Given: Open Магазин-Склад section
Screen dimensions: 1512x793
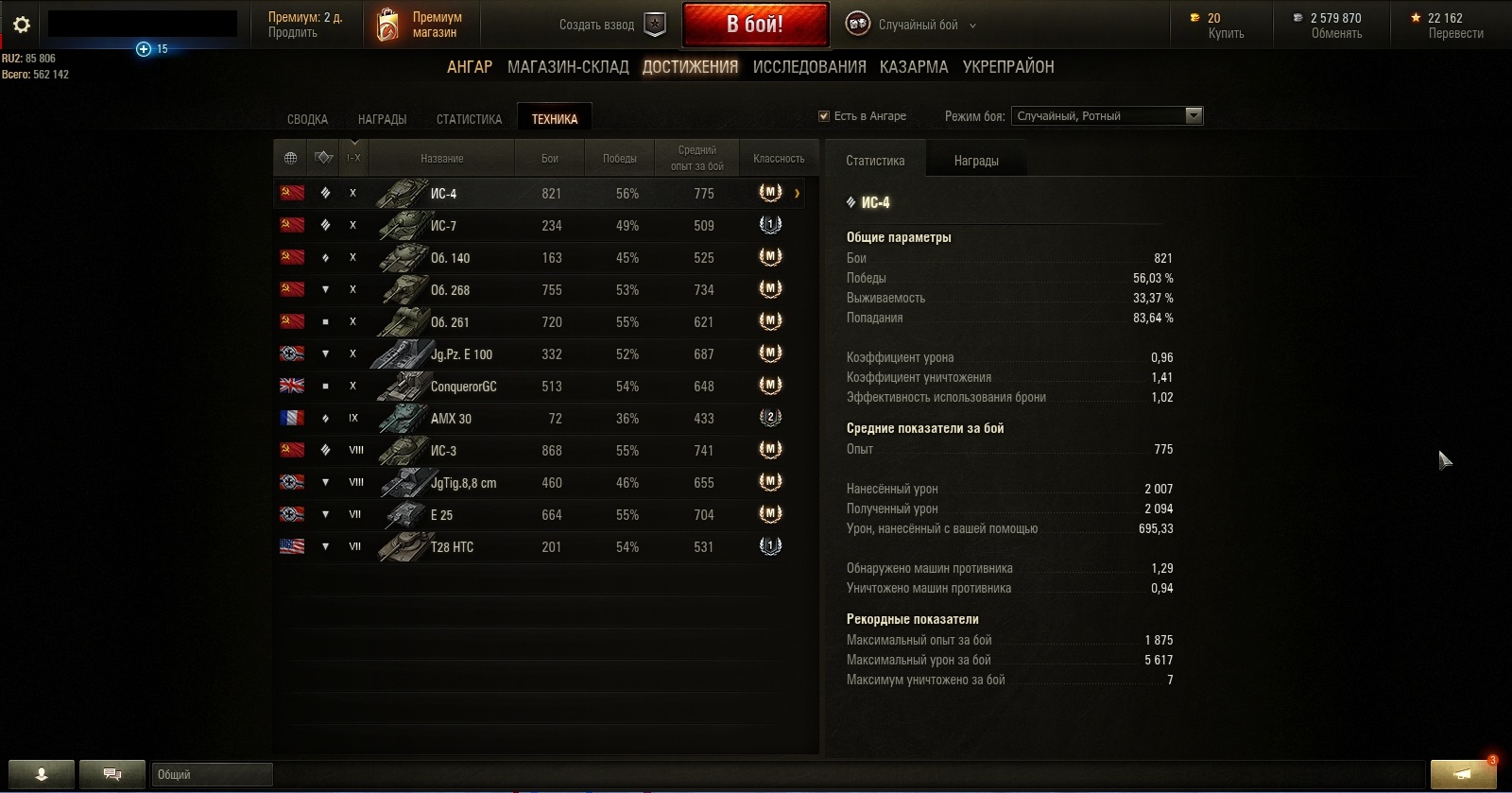Looking at the screenshot, I should click(x=568, y=67).
